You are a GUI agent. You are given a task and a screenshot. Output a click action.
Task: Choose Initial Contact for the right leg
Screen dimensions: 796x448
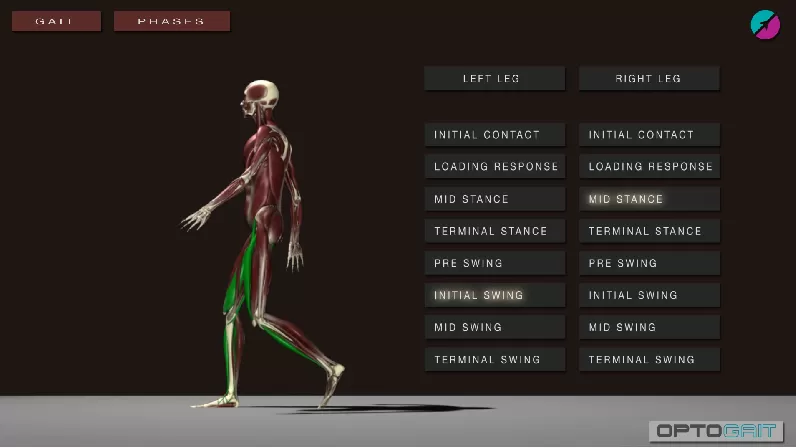tap(649, 135)
